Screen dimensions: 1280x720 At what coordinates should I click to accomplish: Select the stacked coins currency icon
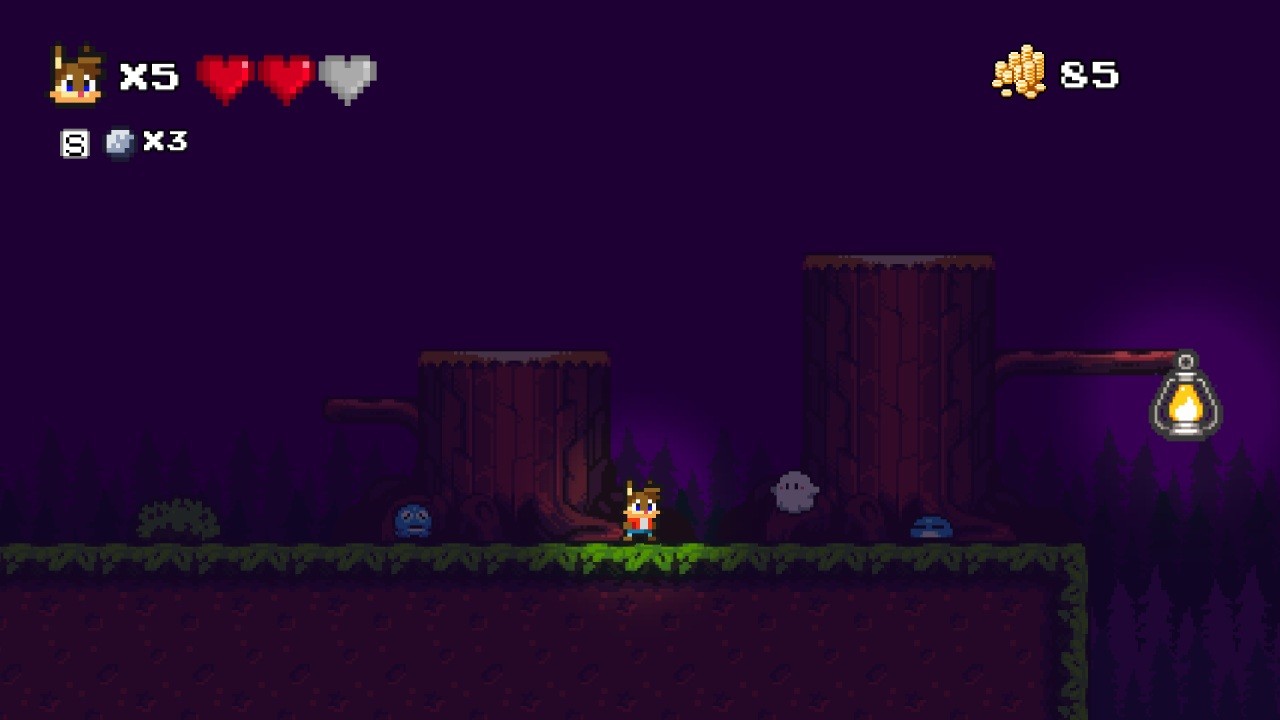click(x=1019, y=70)
